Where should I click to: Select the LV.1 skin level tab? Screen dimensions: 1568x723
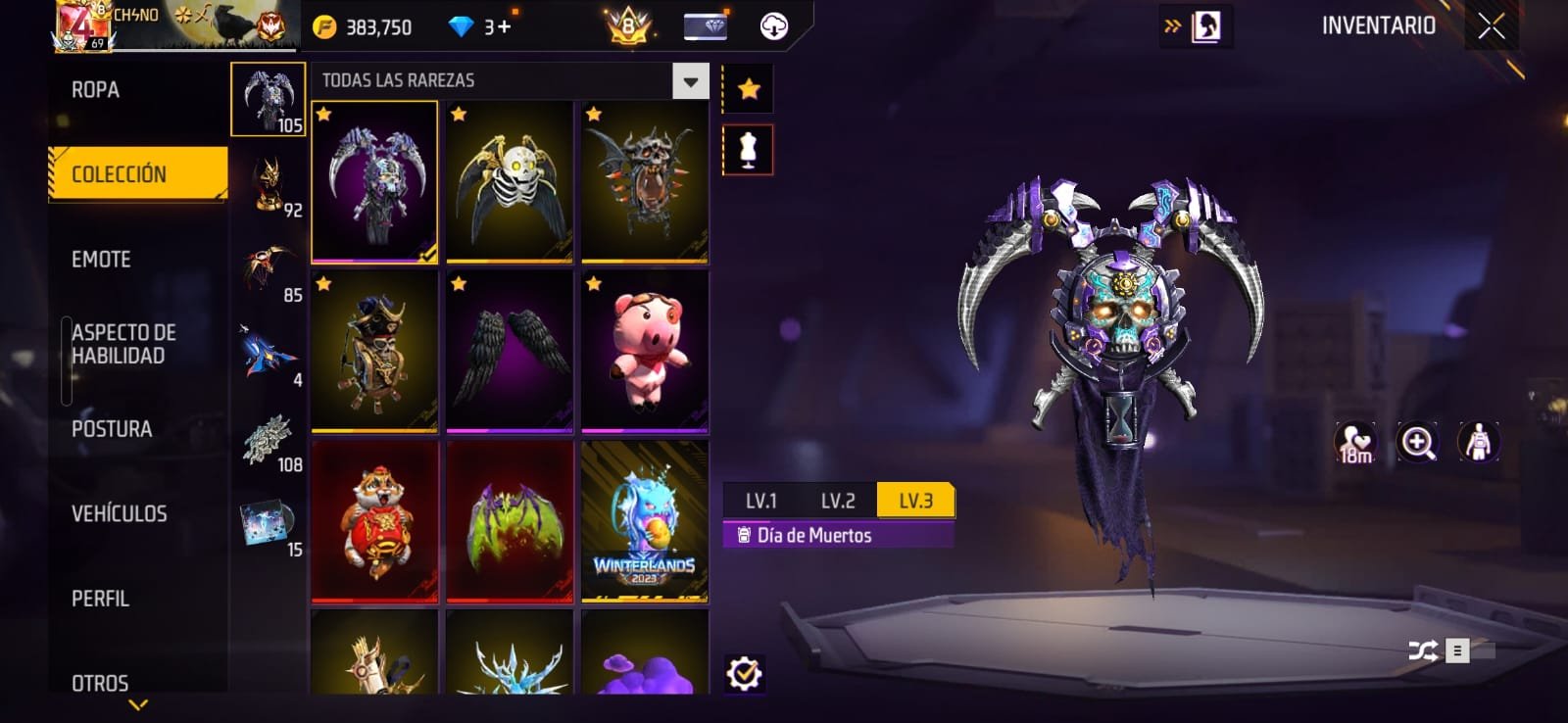(x=760, y=501)
